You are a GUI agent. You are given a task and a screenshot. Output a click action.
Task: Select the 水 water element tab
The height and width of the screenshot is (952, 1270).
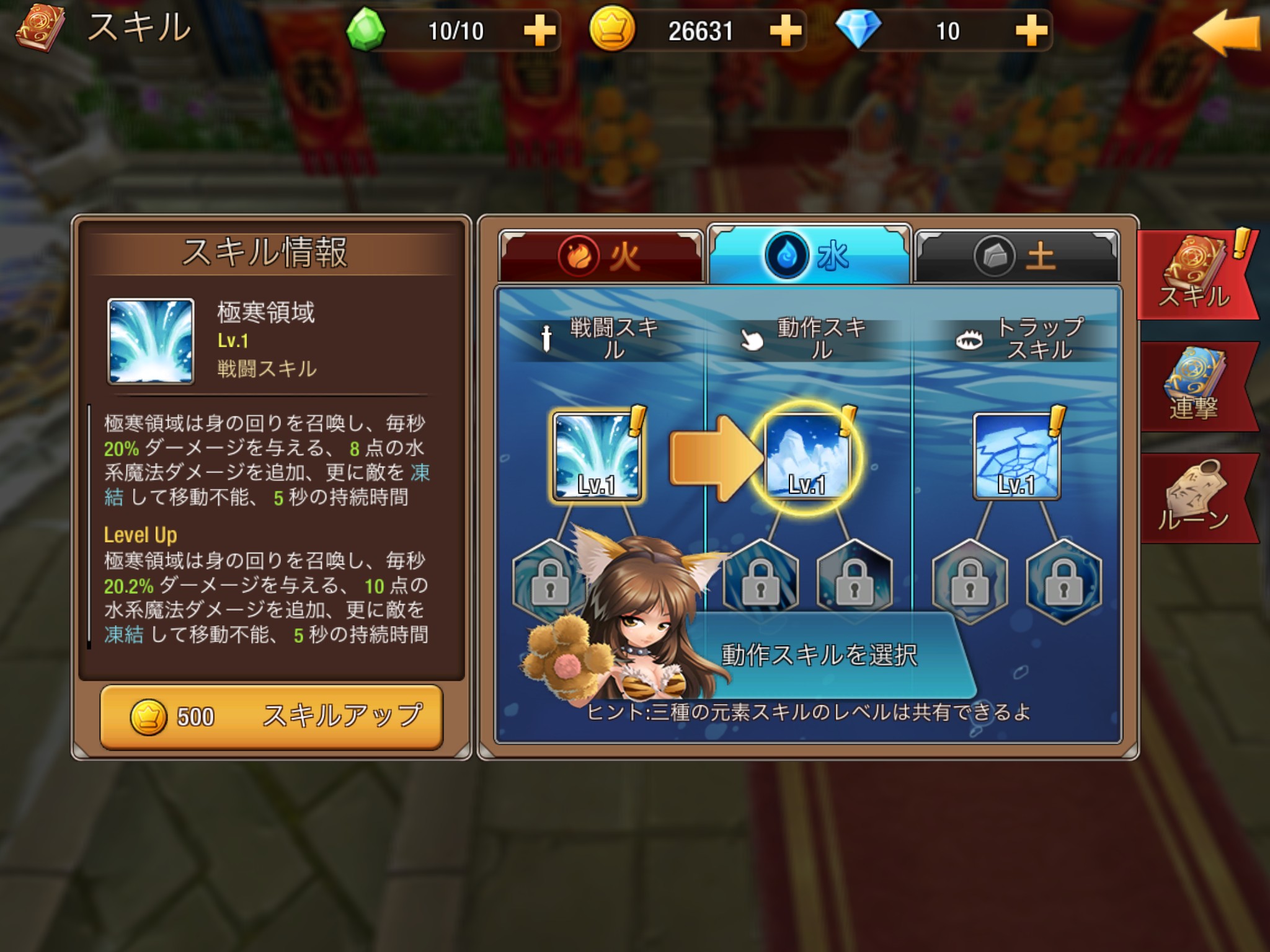point(809,255)
